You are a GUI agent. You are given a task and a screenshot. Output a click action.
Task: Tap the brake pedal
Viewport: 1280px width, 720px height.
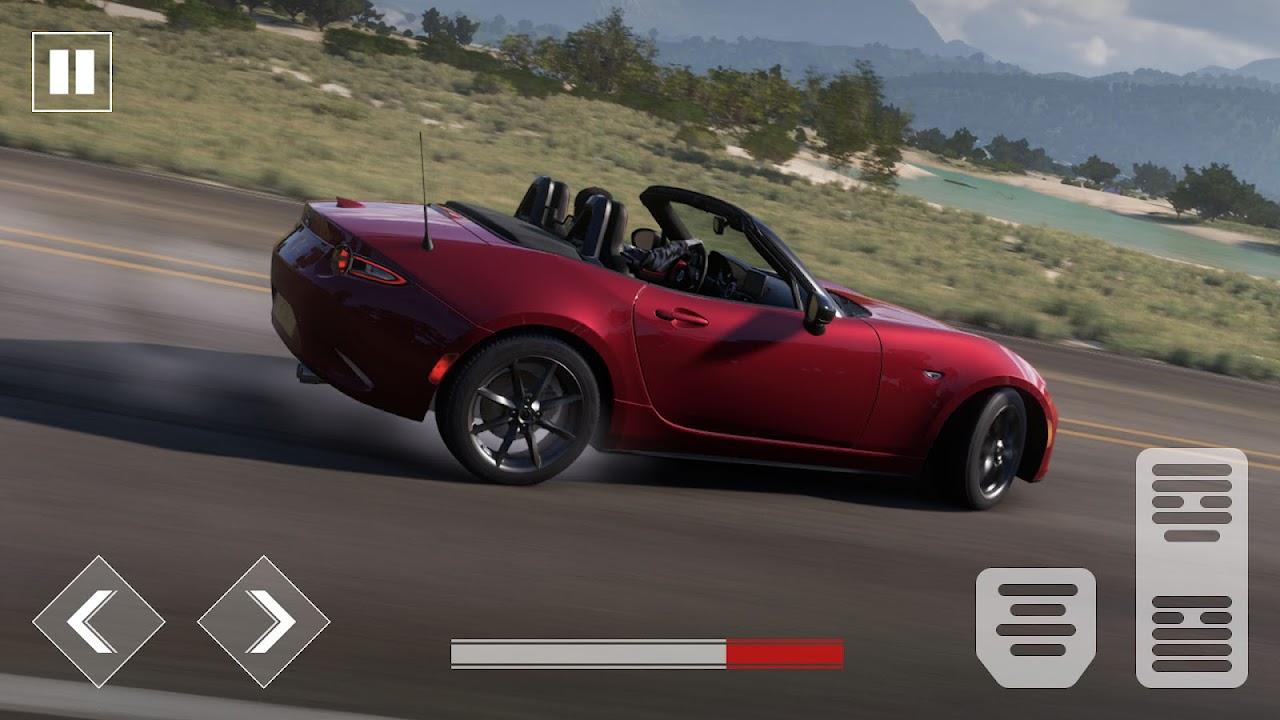(1036, 627)
